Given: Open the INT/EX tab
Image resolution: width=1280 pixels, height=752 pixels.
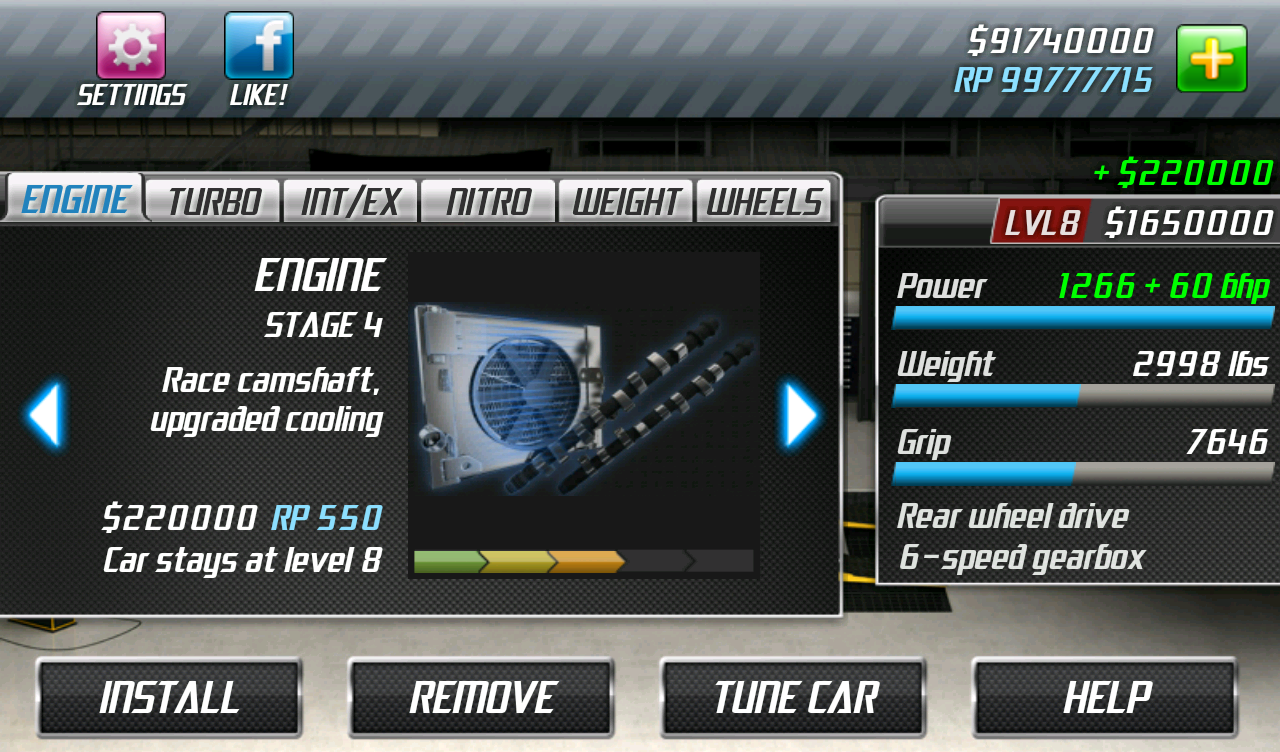Looking at the screenshot, I should point(350,201).
